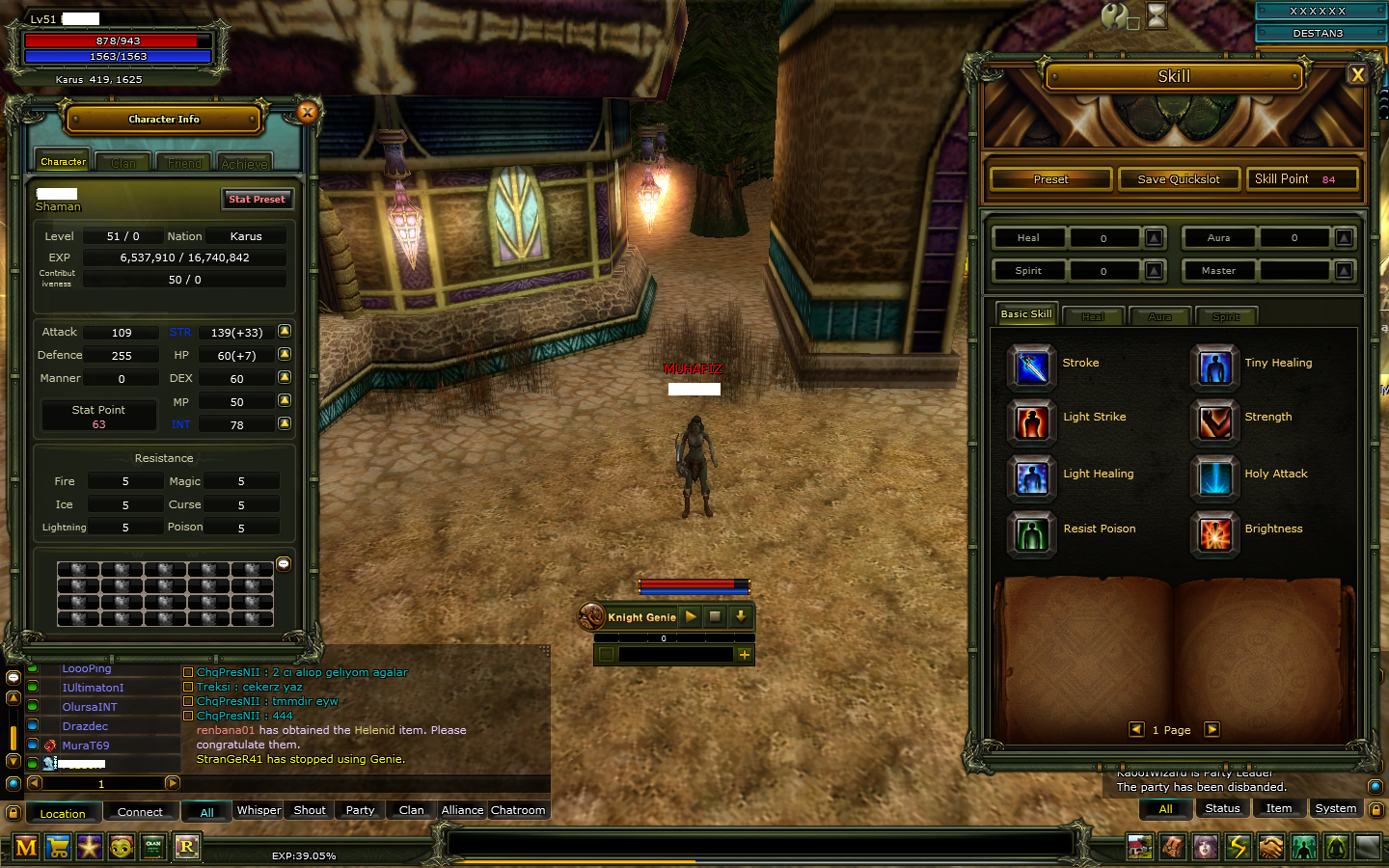
Task: Switch to the Clan tab
Action: point(123,163)
